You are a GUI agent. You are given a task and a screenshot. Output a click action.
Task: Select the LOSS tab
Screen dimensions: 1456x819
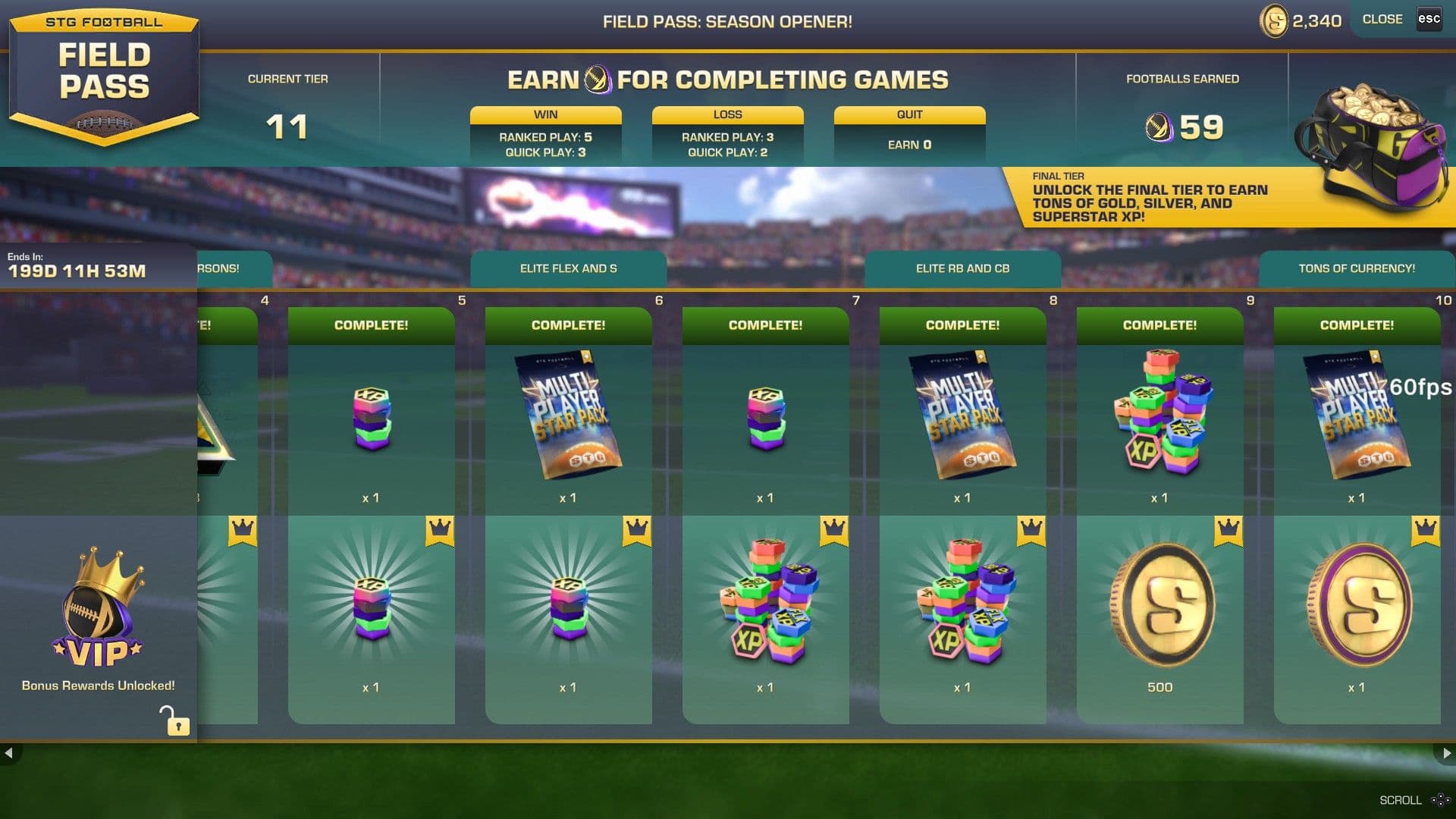pos(727,115)
